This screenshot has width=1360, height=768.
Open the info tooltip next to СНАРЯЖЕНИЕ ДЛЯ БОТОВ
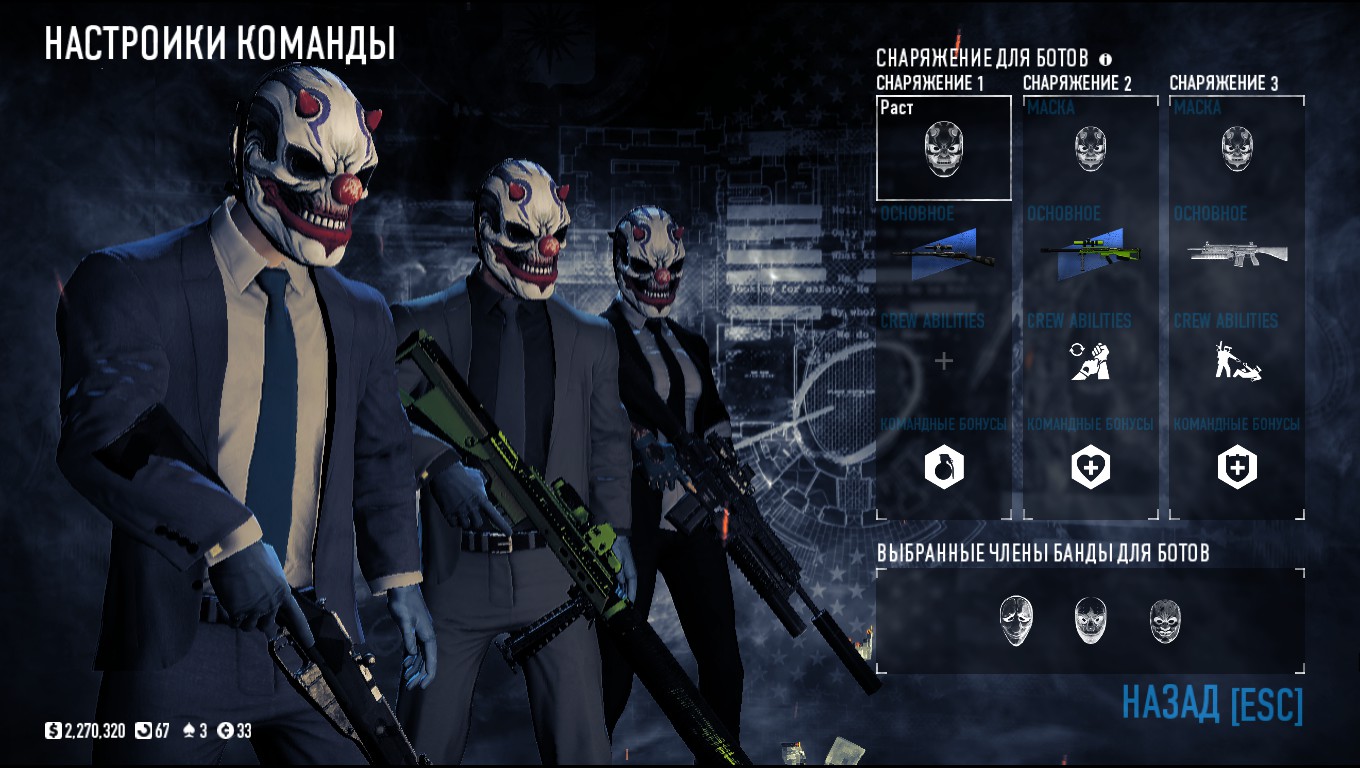(x=1104, y=58)
